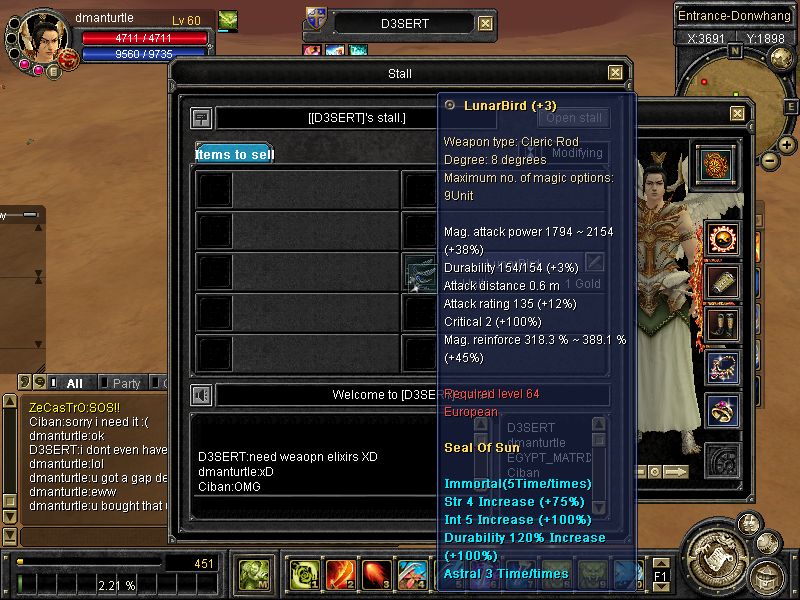Activate the skill in hotbar slot 1
This screenshot has width=800, height=600.
(x=303, y=574)
